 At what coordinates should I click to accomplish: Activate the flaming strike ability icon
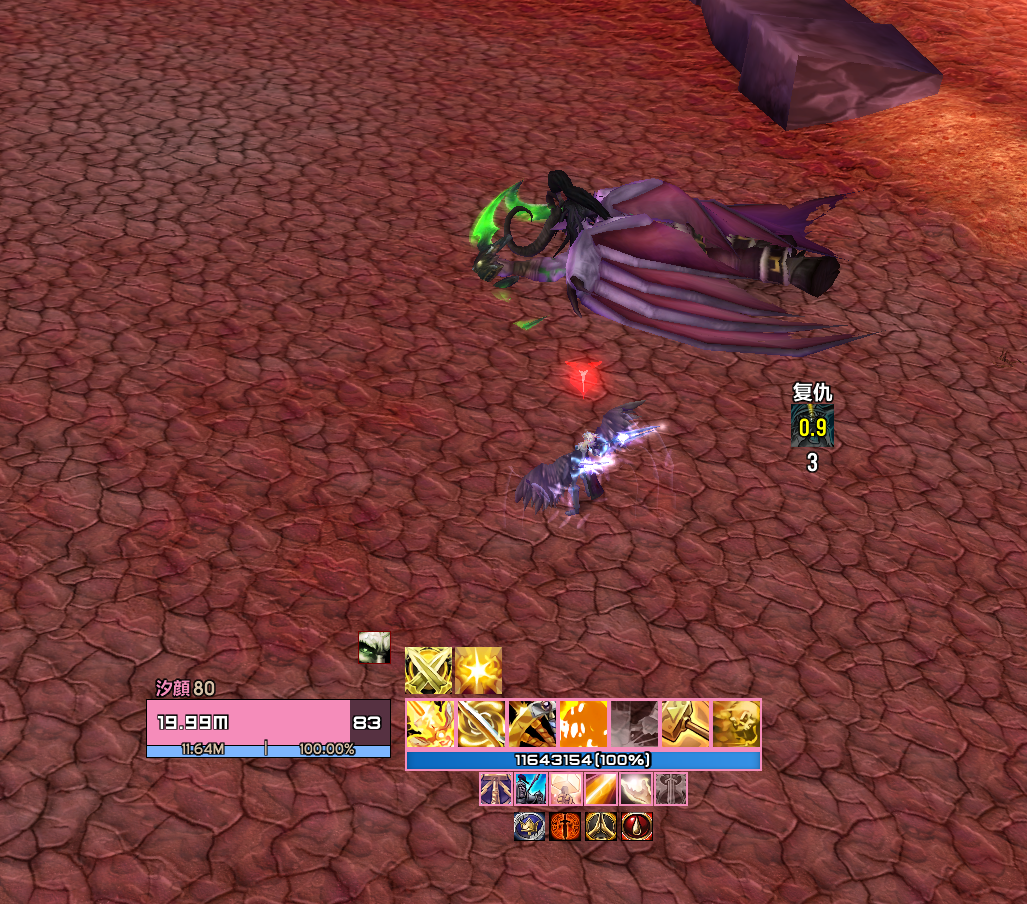[431, 724]
